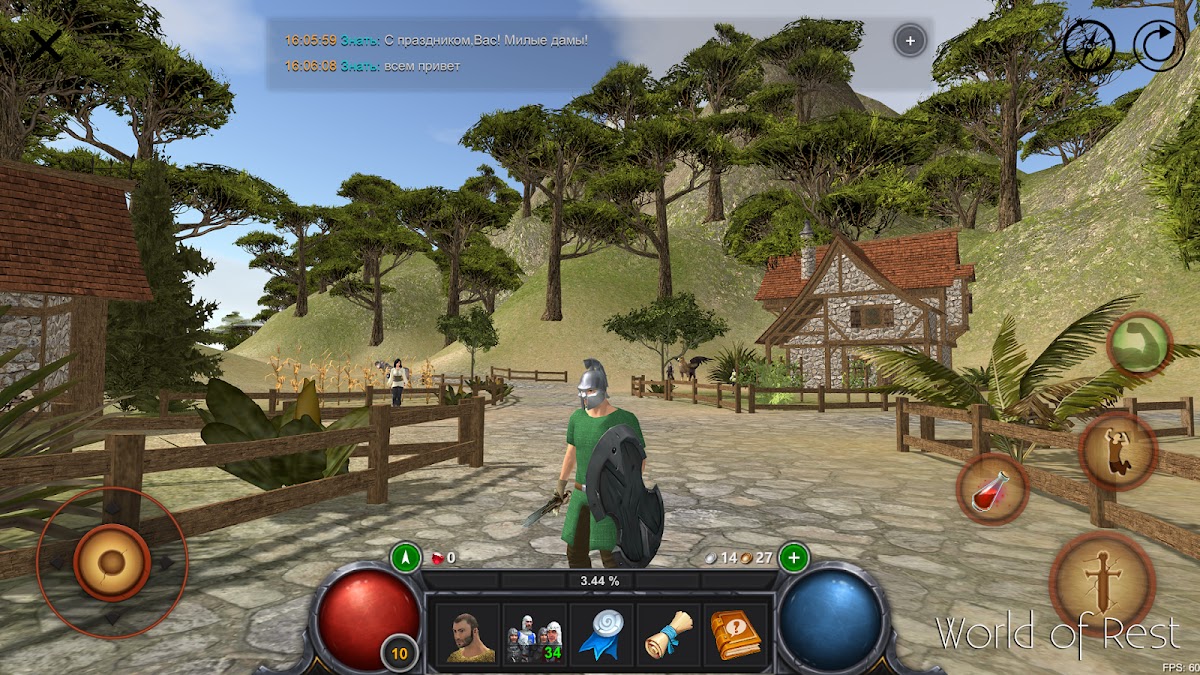The width and height of the screenshot is (1200, 675).
Task: Tap the crossed-out lightning bolt circle icon
Action: pyautogui.click(x=1088, y=45)
